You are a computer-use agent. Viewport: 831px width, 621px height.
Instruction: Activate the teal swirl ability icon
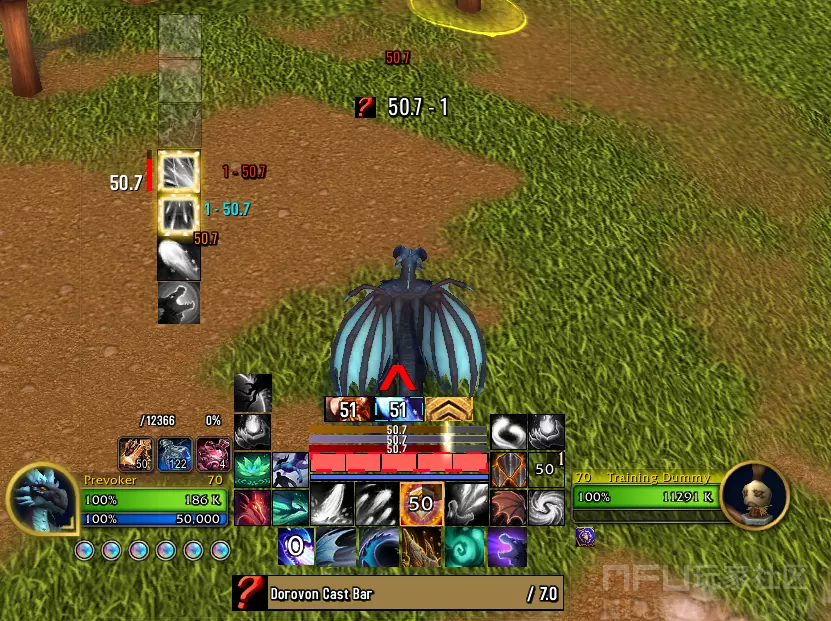(x=464, y=548)
